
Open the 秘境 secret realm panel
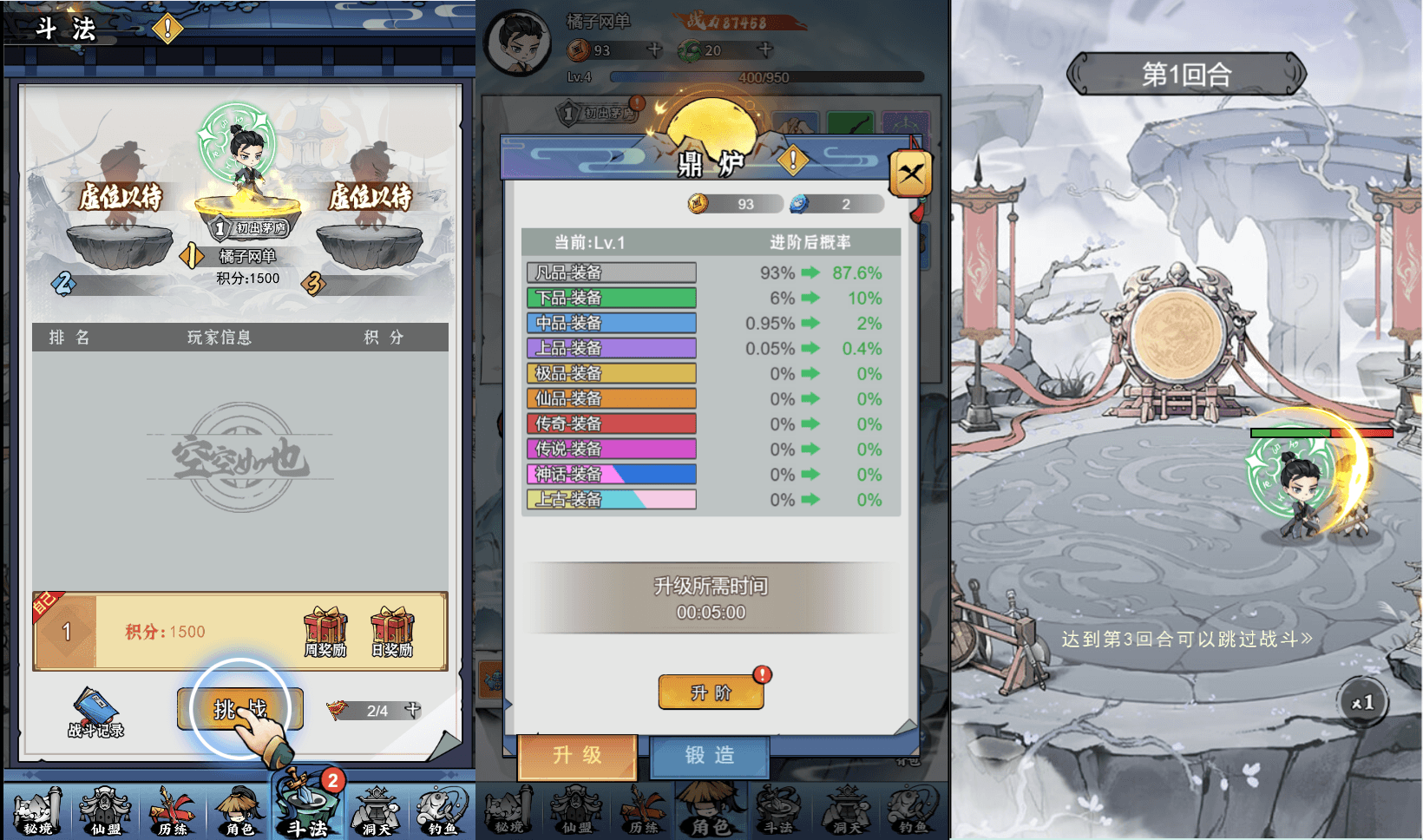coord(36,810)
